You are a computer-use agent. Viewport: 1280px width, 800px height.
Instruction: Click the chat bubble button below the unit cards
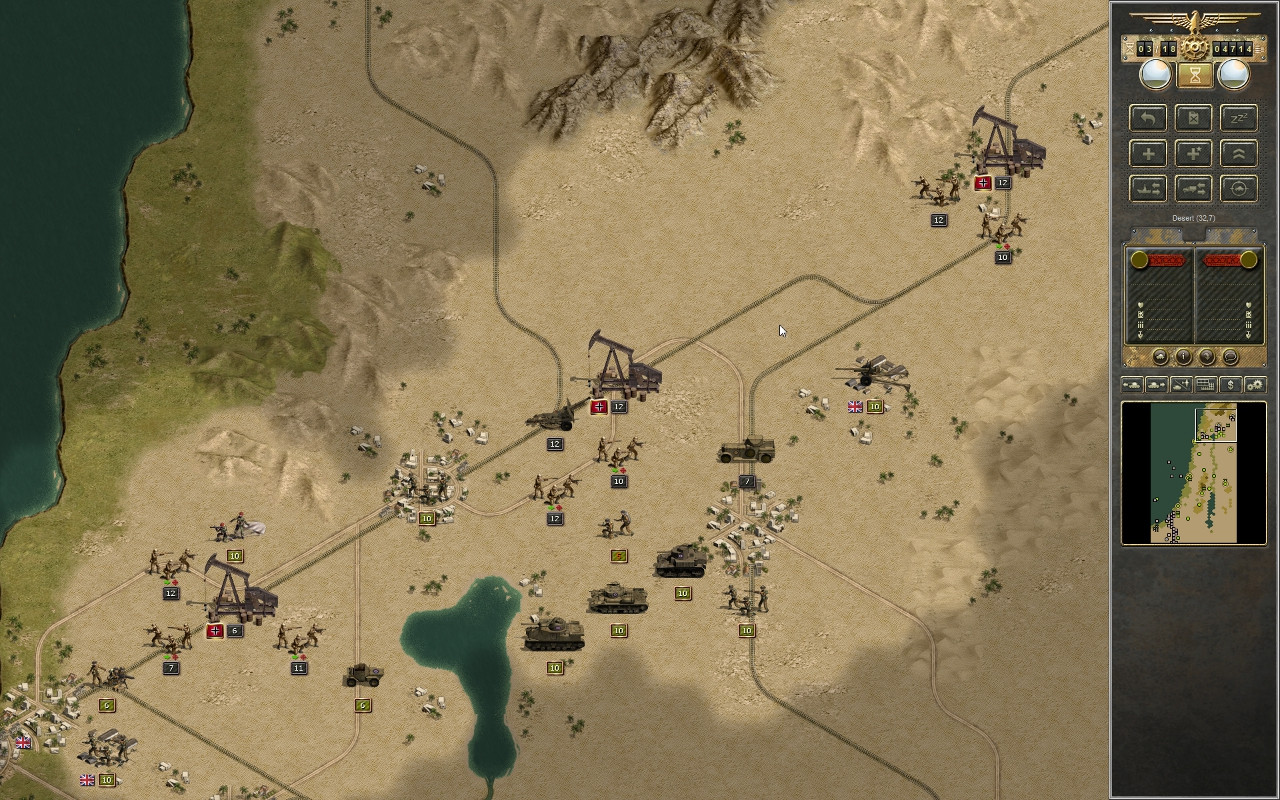point(1231,356)
